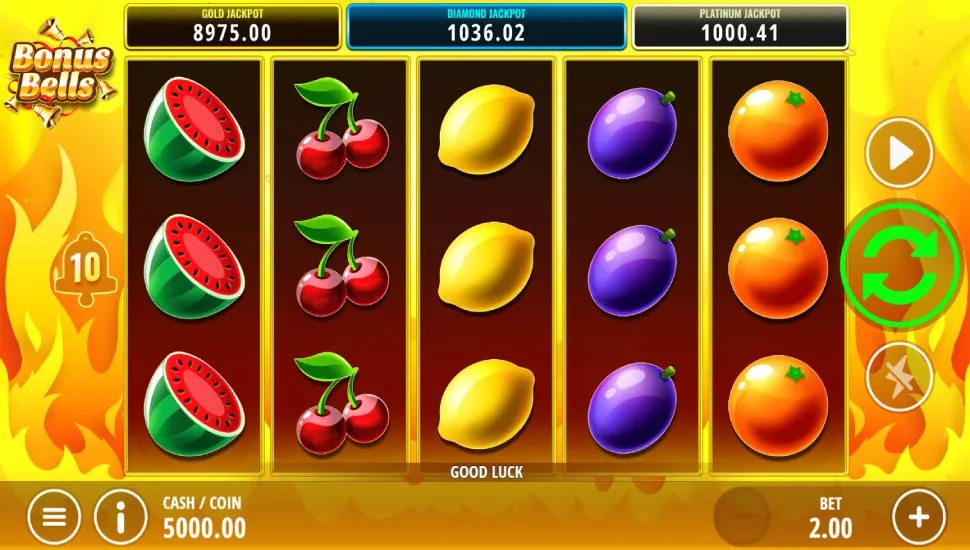
Task: Start autoplay with the play arrow button
Action: tap(899, 153)
